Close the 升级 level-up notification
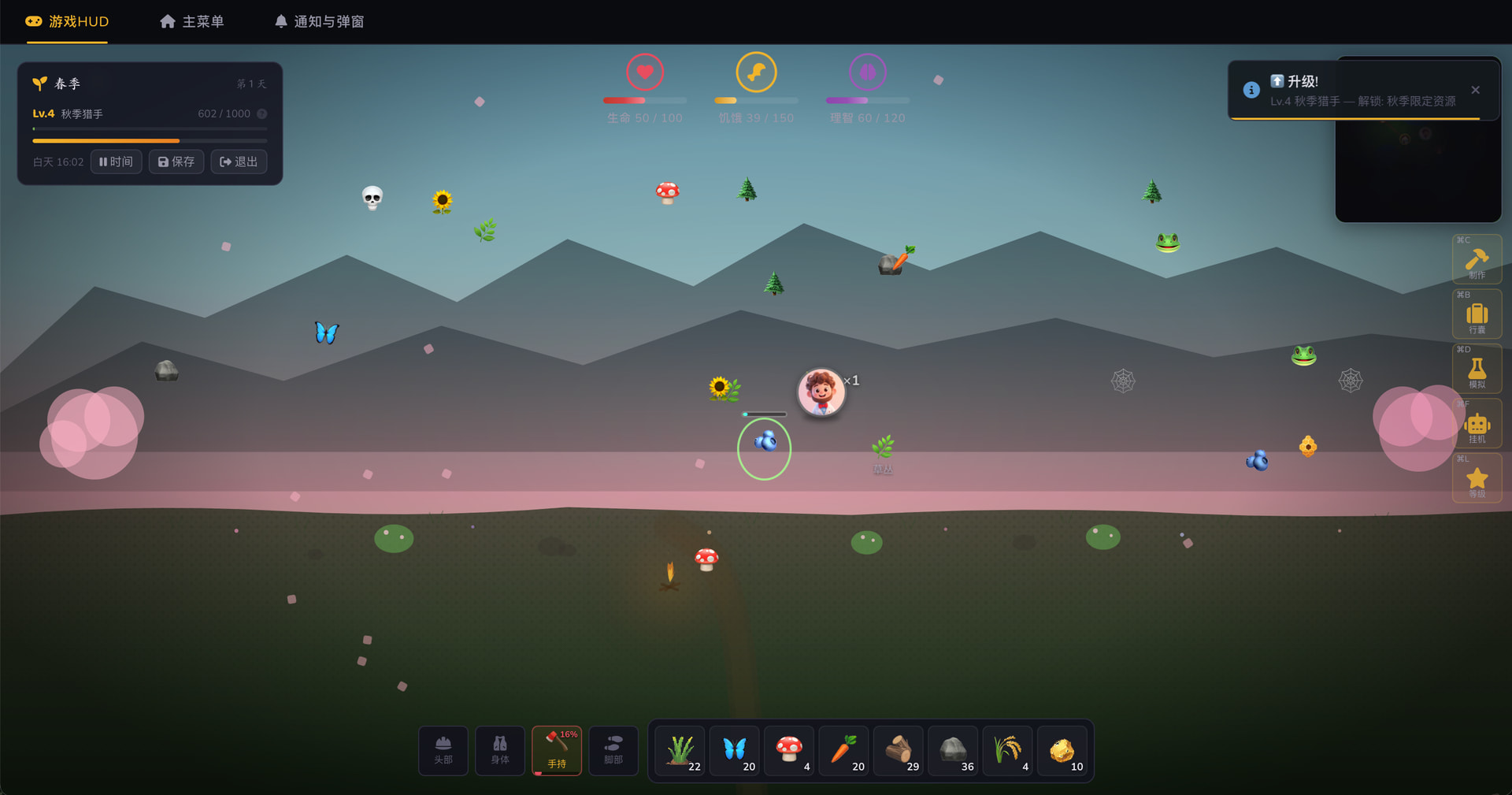The width and height of the screenshot is (1512, 795). [x=1475, y=90]
